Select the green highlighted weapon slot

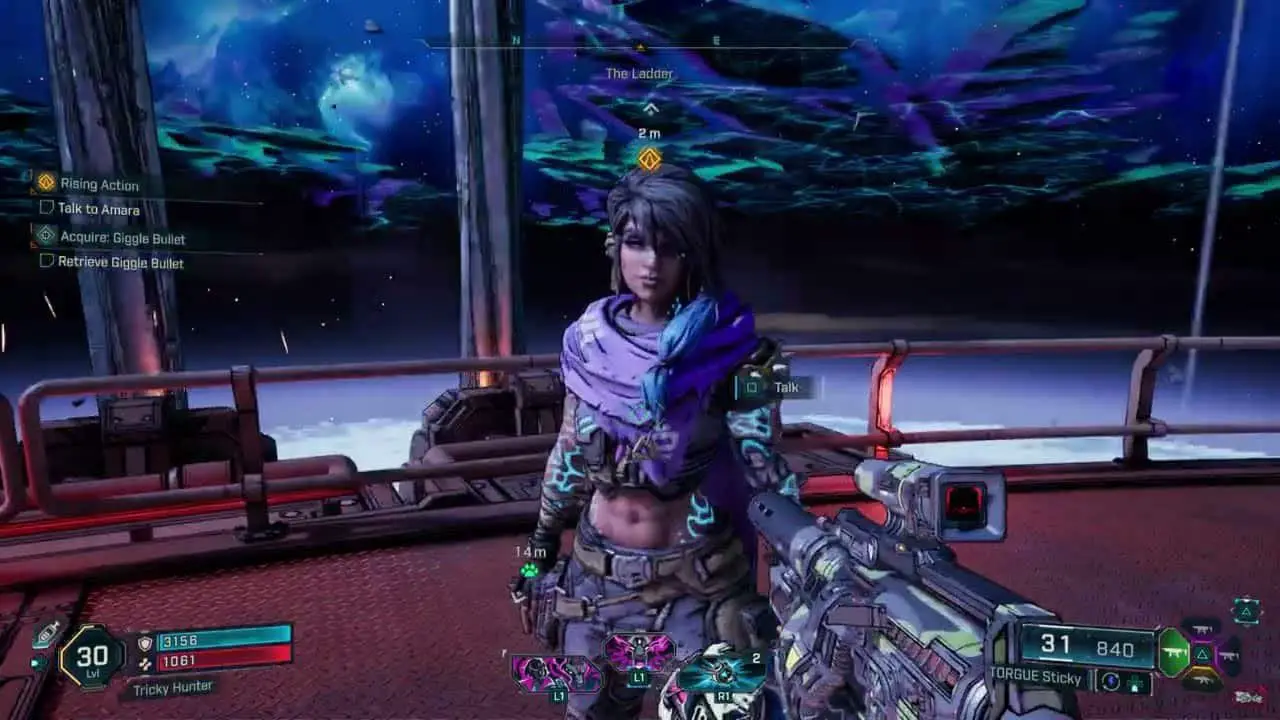tap(1173, 654)
